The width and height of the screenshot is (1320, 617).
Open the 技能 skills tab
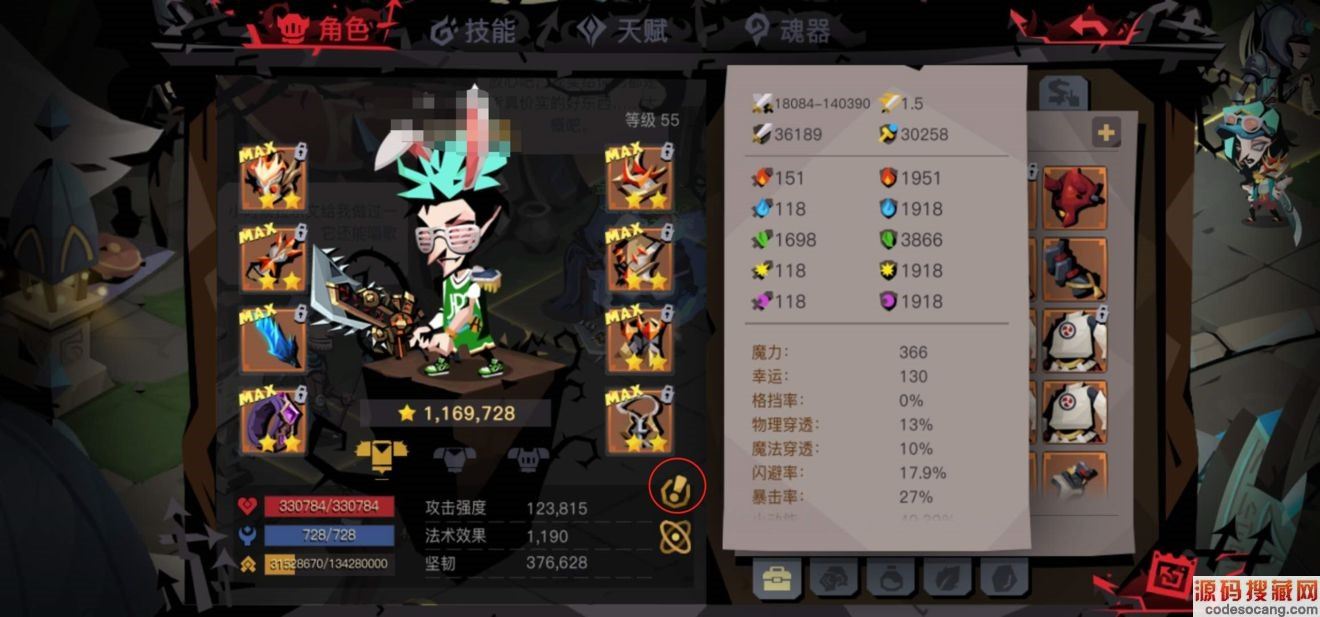pyautogui.click(x=473, y=31)
